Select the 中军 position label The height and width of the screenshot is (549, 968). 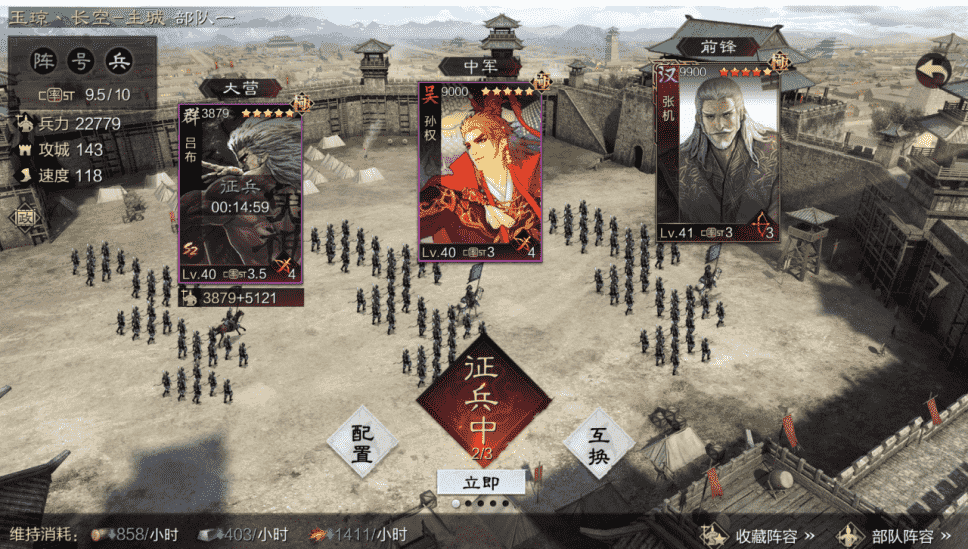(480, 67)
